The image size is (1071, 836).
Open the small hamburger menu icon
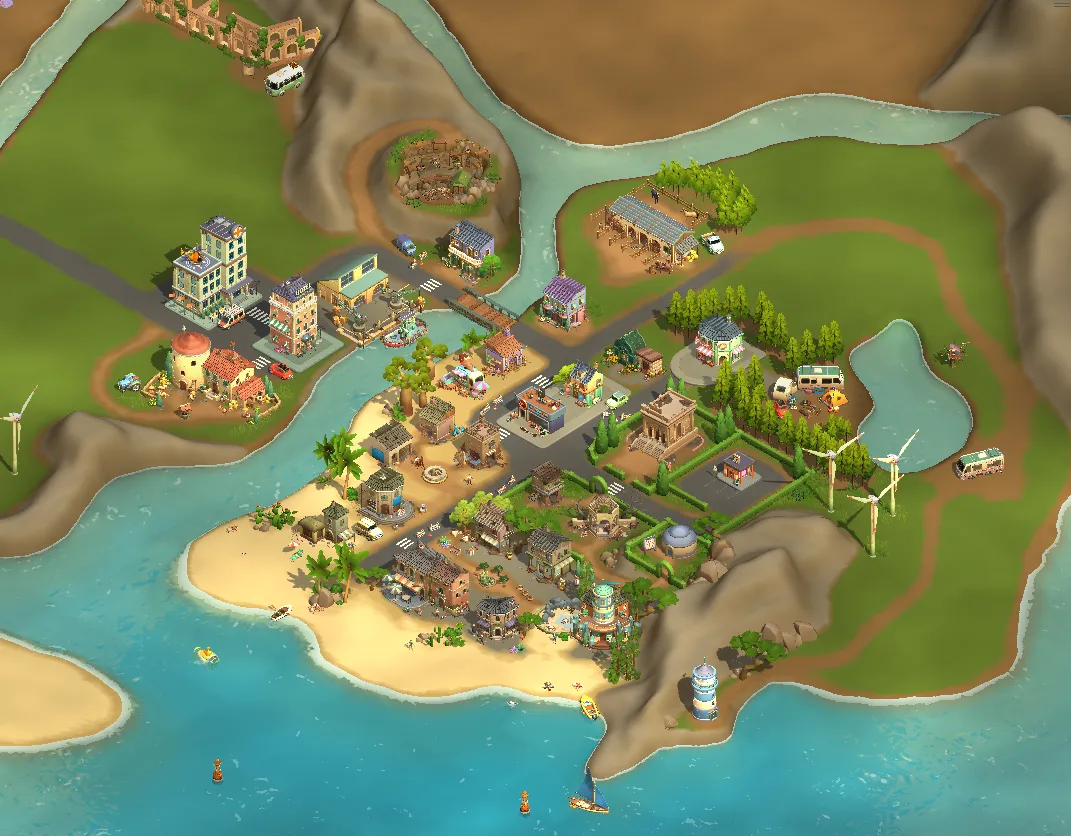1061,4
